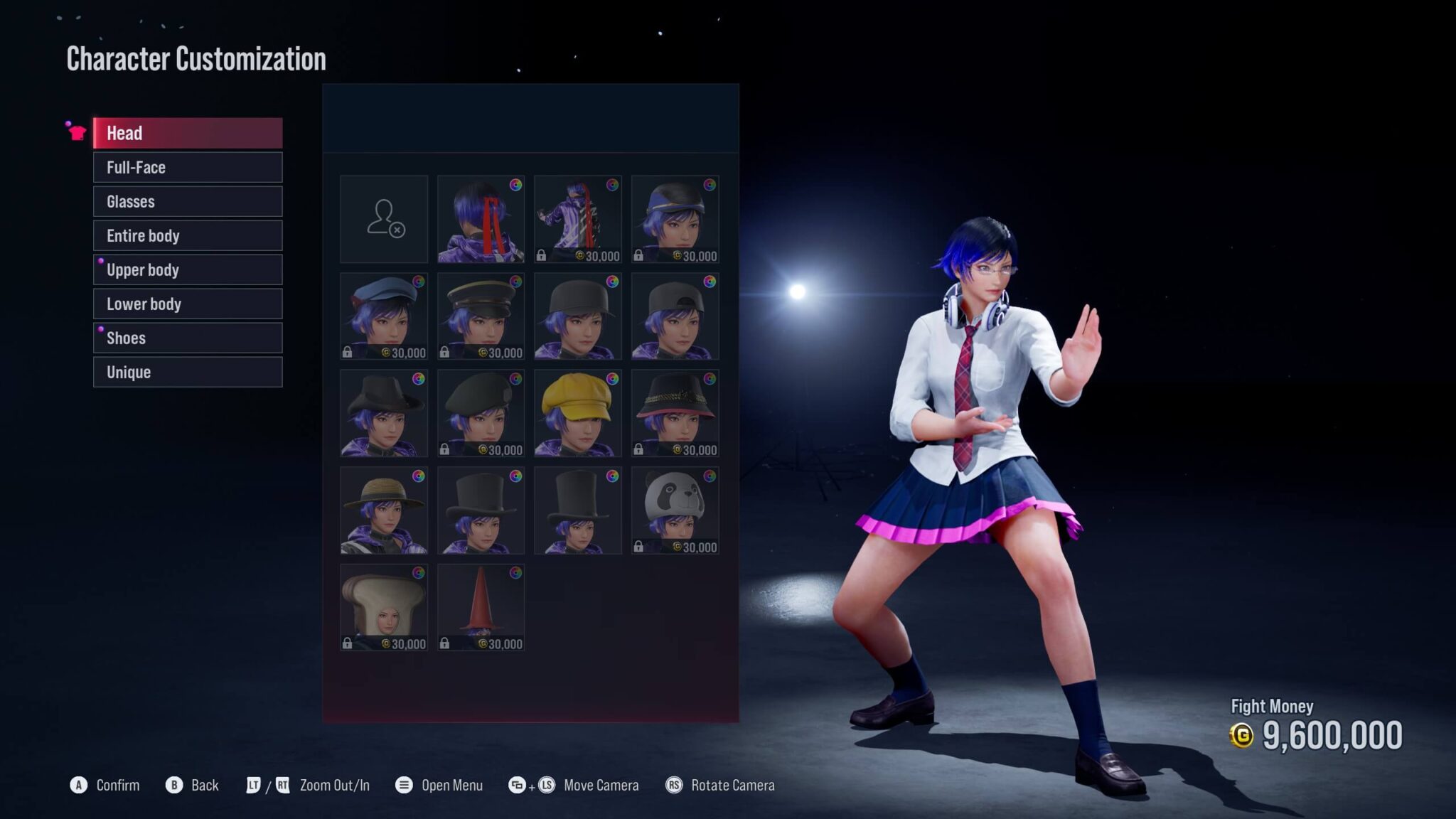Pick the bread slice headgear
This screenshot has height=819, width=1456.
tap(384, 607)
